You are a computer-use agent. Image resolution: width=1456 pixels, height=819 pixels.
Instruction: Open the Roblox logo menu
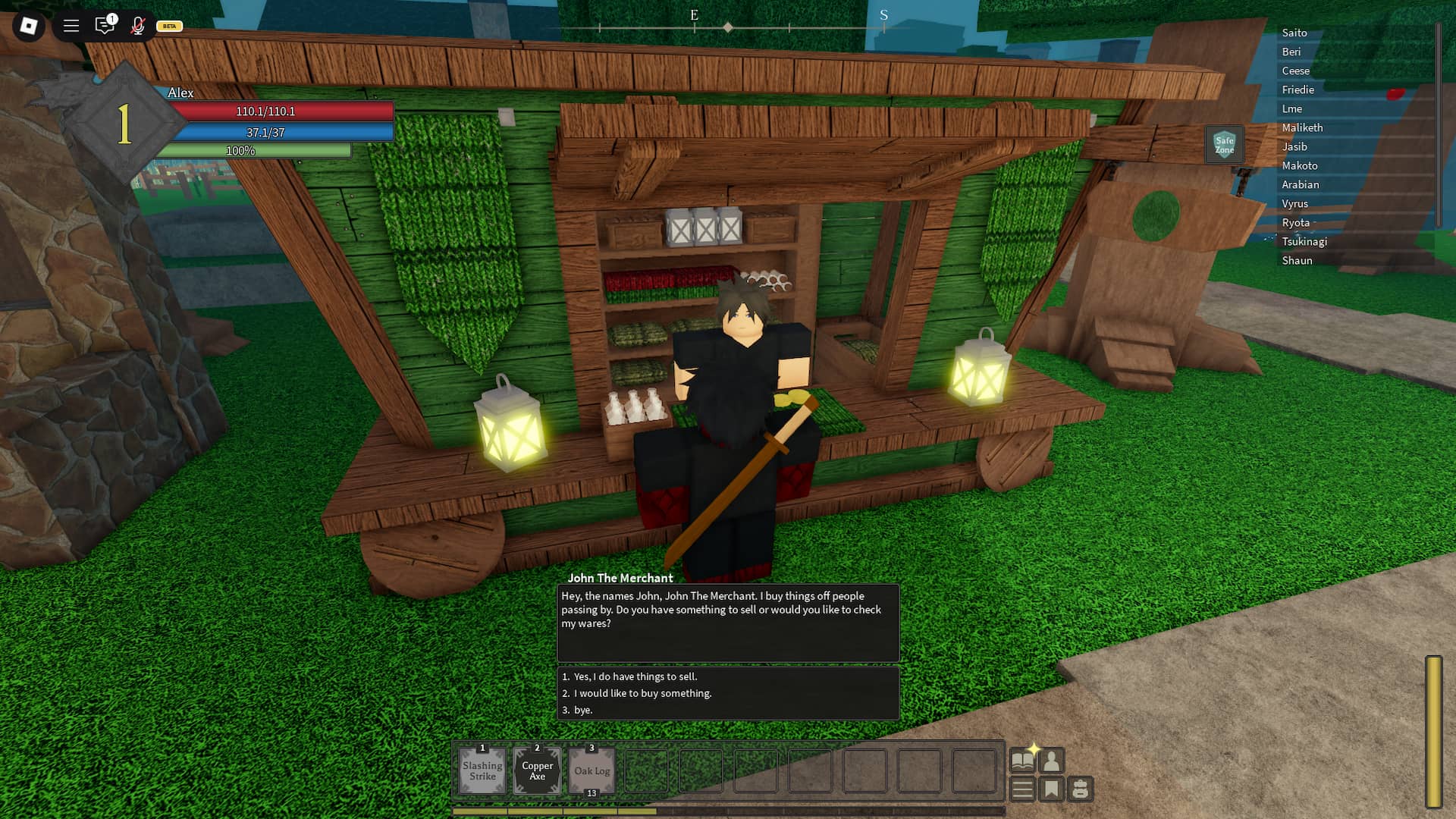29,26
